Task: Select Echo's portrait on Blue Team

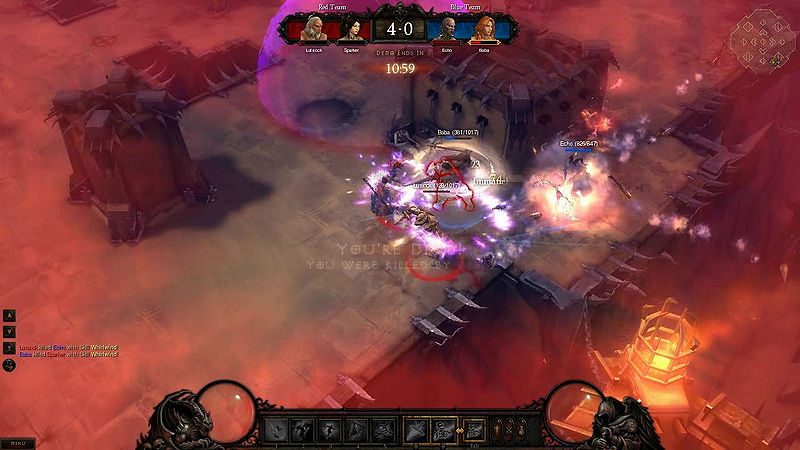Action: 449,30
